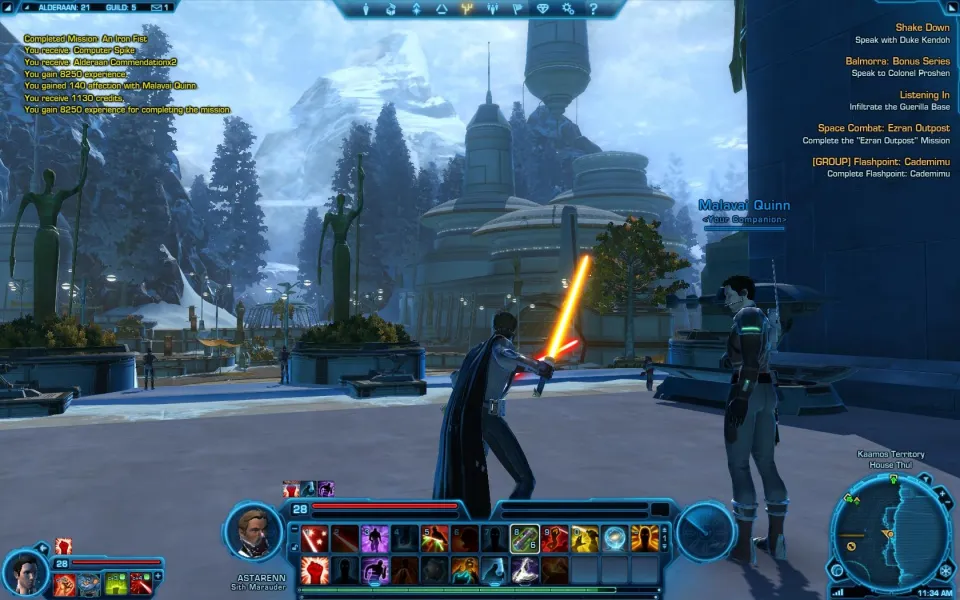The width and height of the screenshot is (960, 600).
Task: Open the inventory chest icon
Action: tap(391, 9)
